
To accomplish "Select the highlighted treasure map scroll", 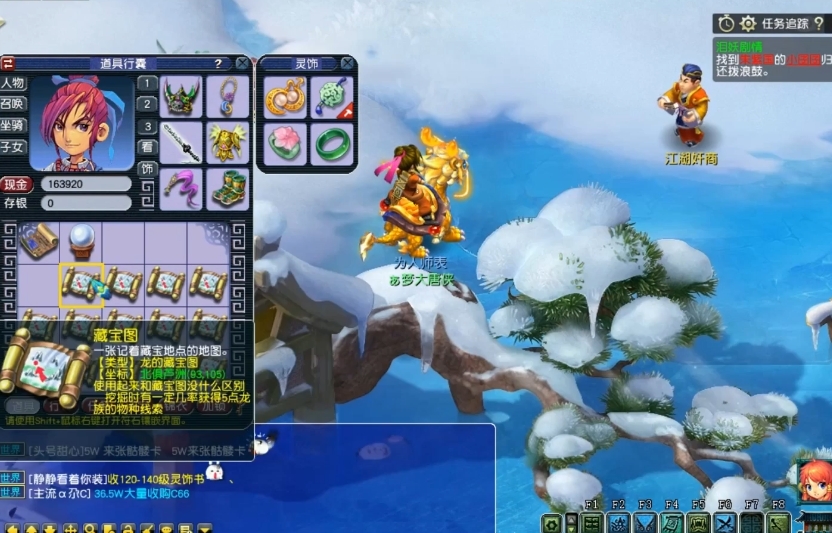I will pyautogui.click(x=81, y=284).
